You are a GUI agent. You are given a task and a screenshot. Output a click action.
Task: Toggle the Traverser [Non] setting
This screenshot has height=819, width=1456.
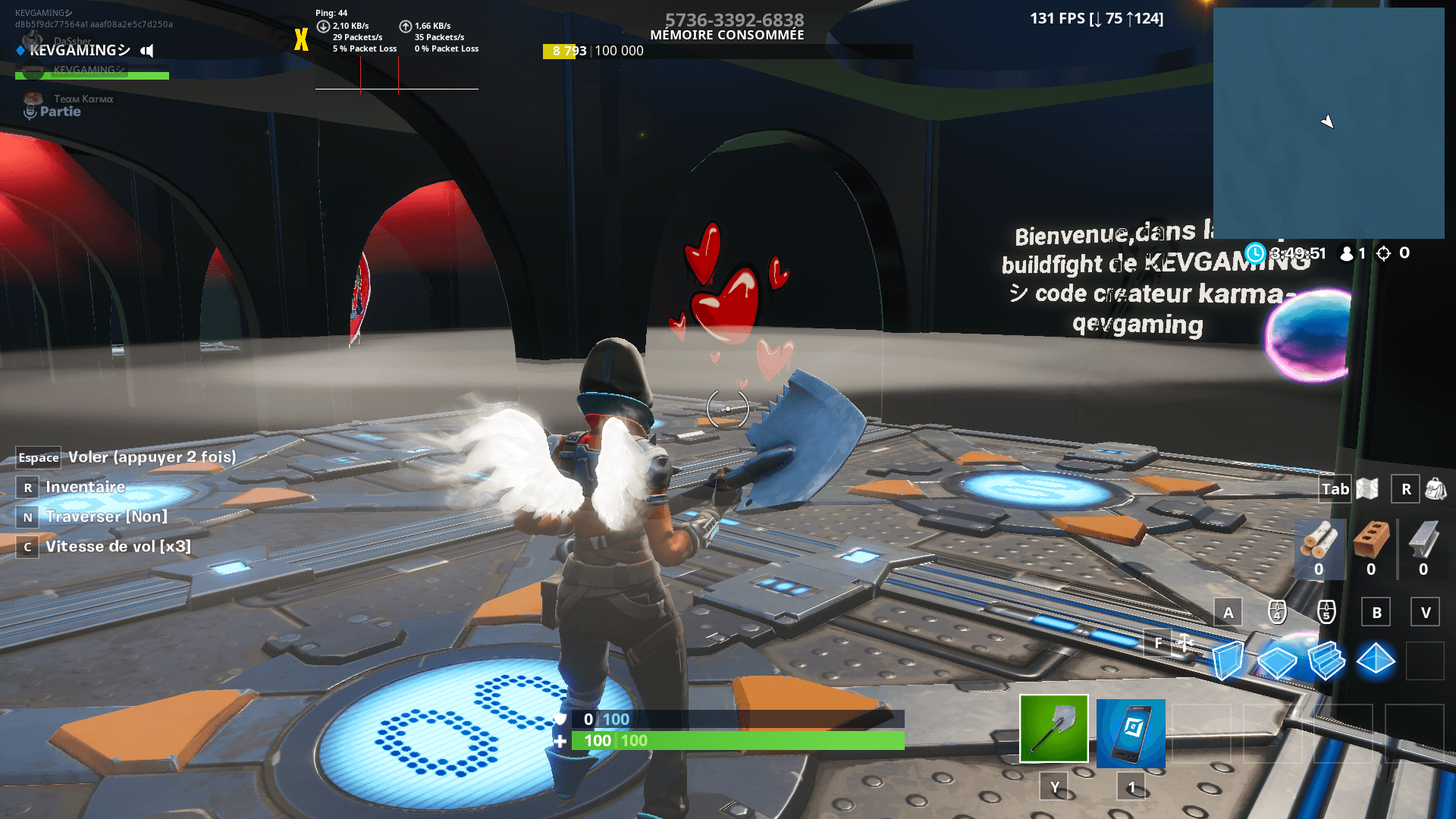[x=106, y=516]
